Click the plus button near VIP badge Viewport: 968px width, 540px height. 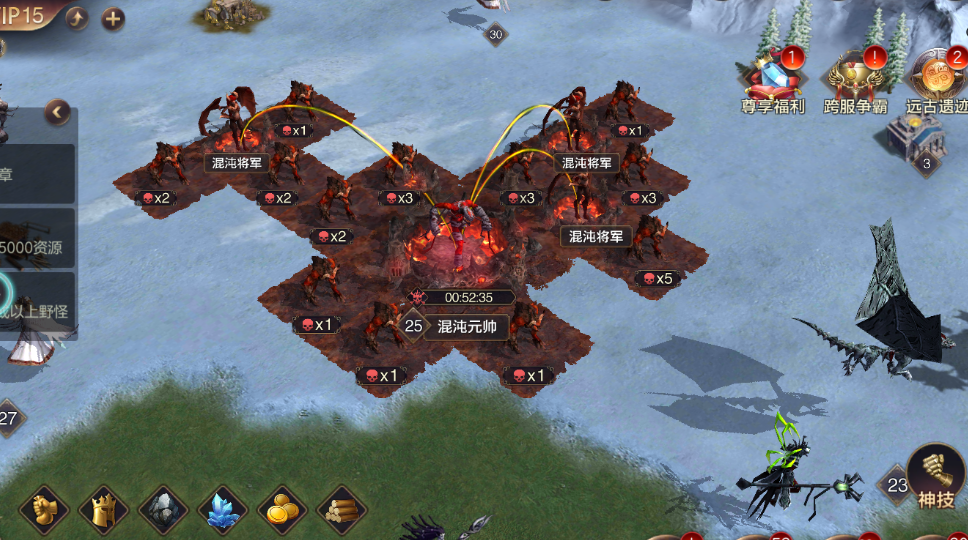(x=113, y=18)
